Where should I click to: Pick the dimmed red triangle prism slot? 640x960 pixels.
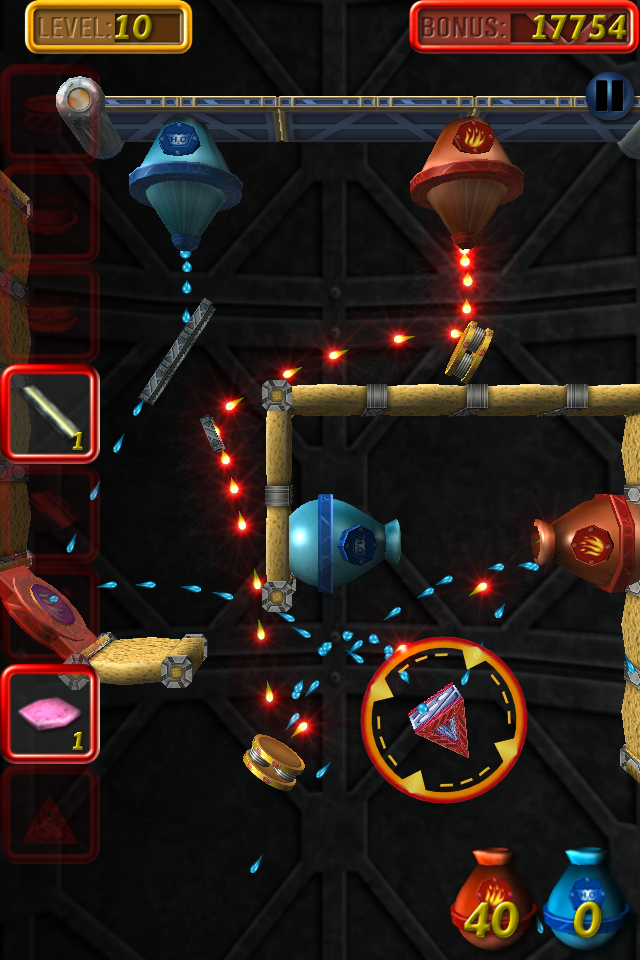click(50, 815)
